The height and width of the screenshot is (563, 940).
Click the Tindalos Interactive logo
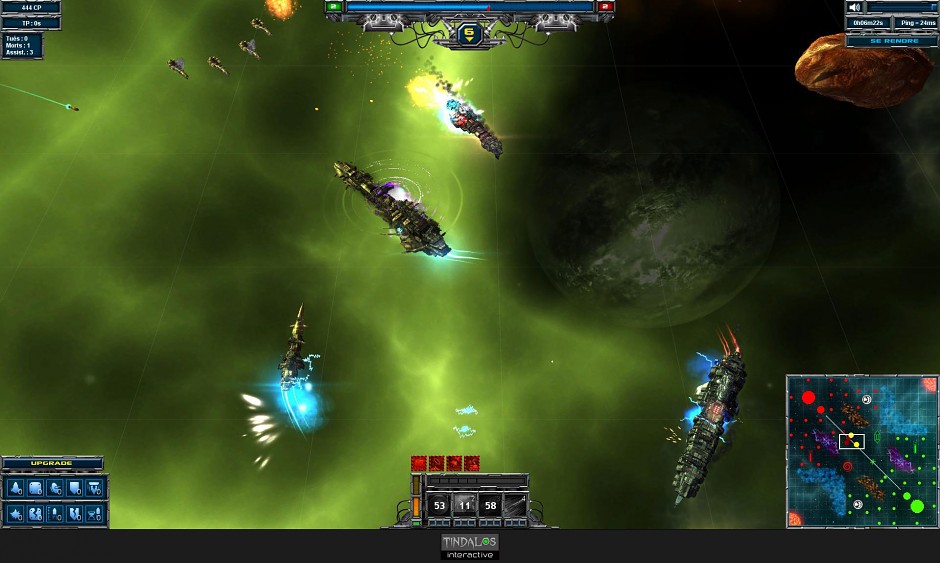[470, 546]
